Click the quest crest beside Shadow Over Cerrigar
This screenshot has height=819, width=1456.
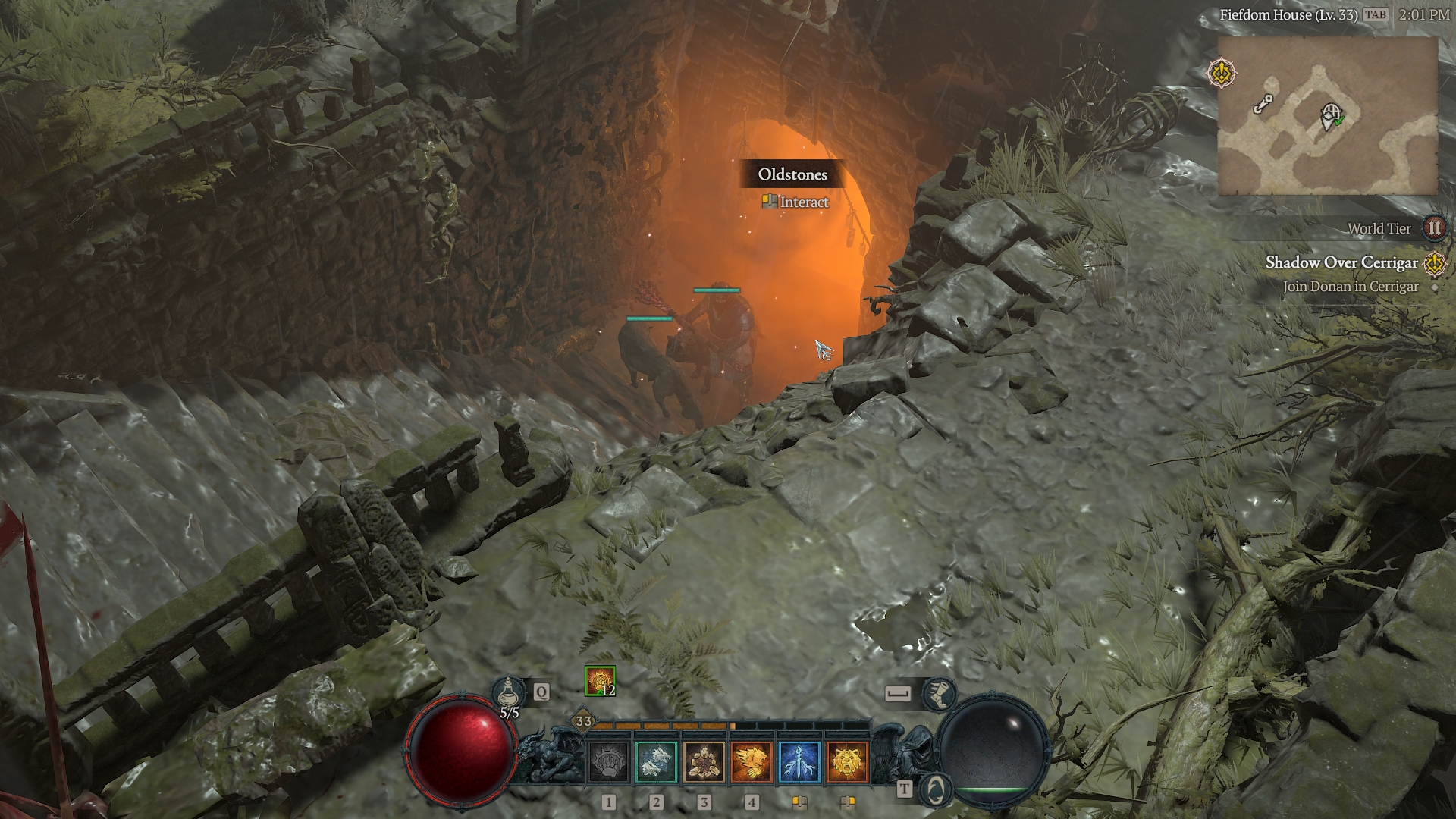point(1435,263)
